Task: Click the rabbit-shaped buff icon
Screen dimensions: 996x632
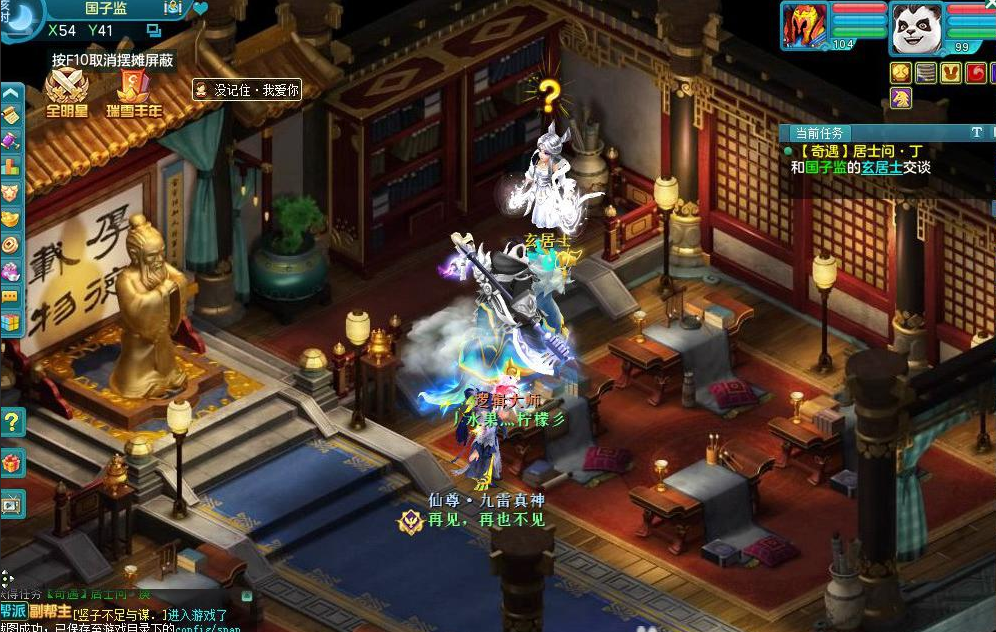Action: (952, 73)
